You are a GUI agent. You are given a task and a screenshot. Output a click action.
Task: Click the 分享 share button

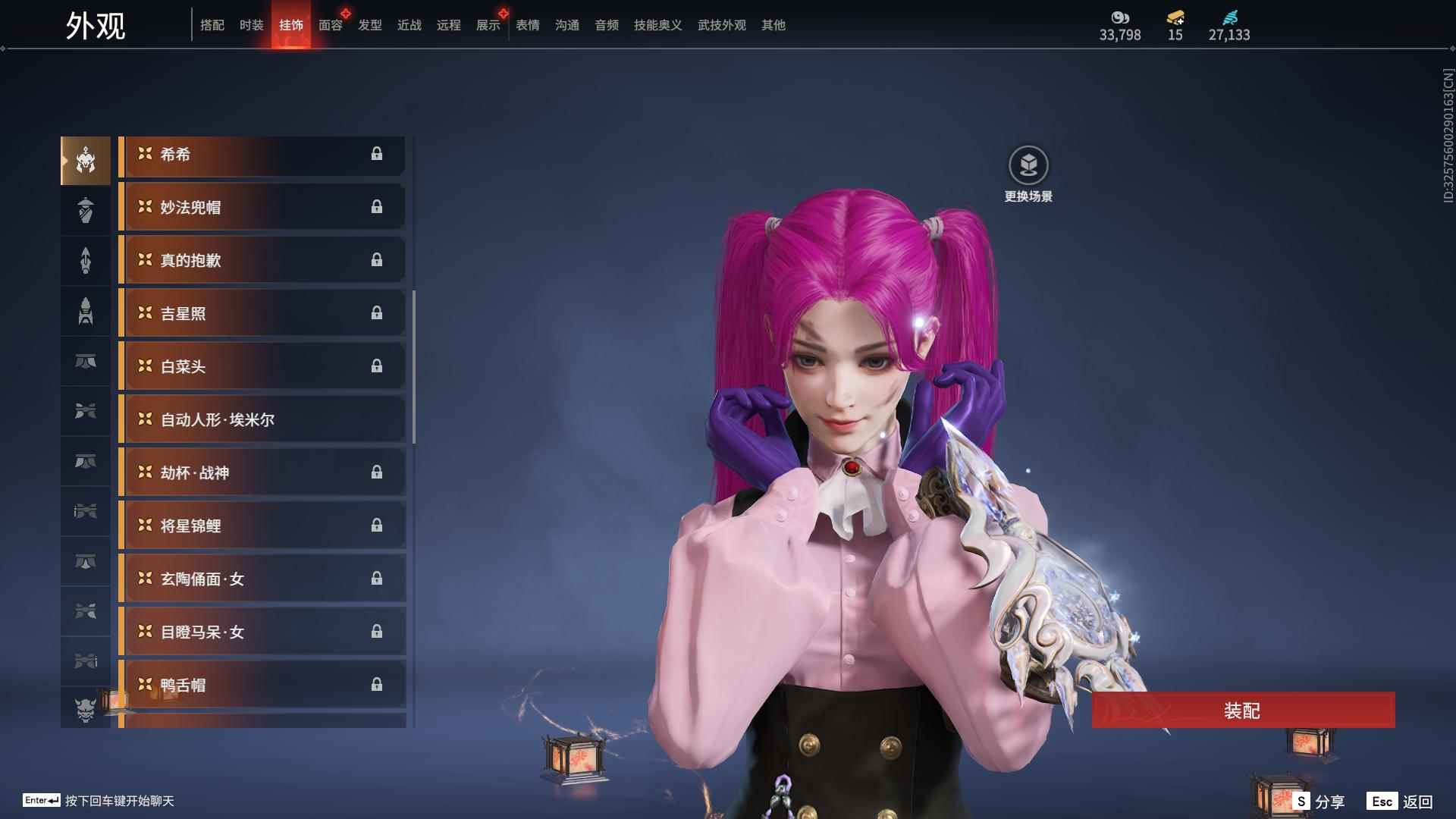point(1319,802)
